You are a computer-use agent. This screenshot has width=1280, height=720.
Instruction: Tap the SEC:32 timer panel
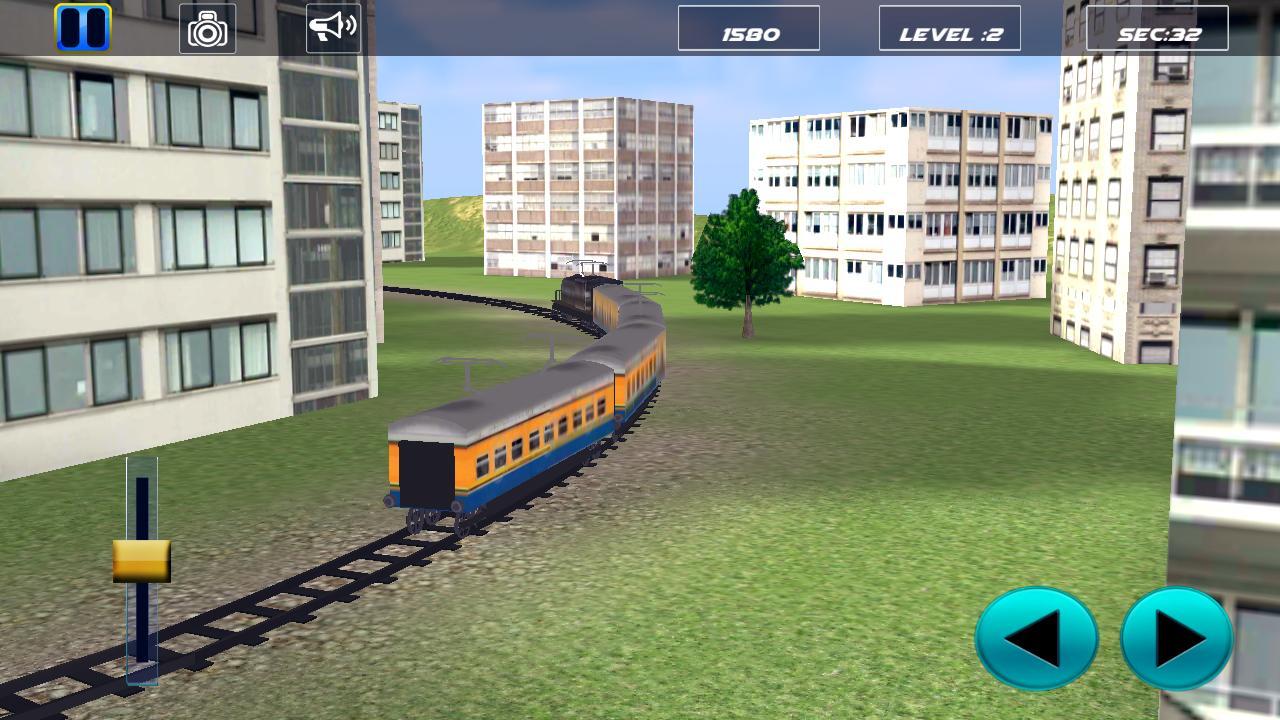point(1158,28)
